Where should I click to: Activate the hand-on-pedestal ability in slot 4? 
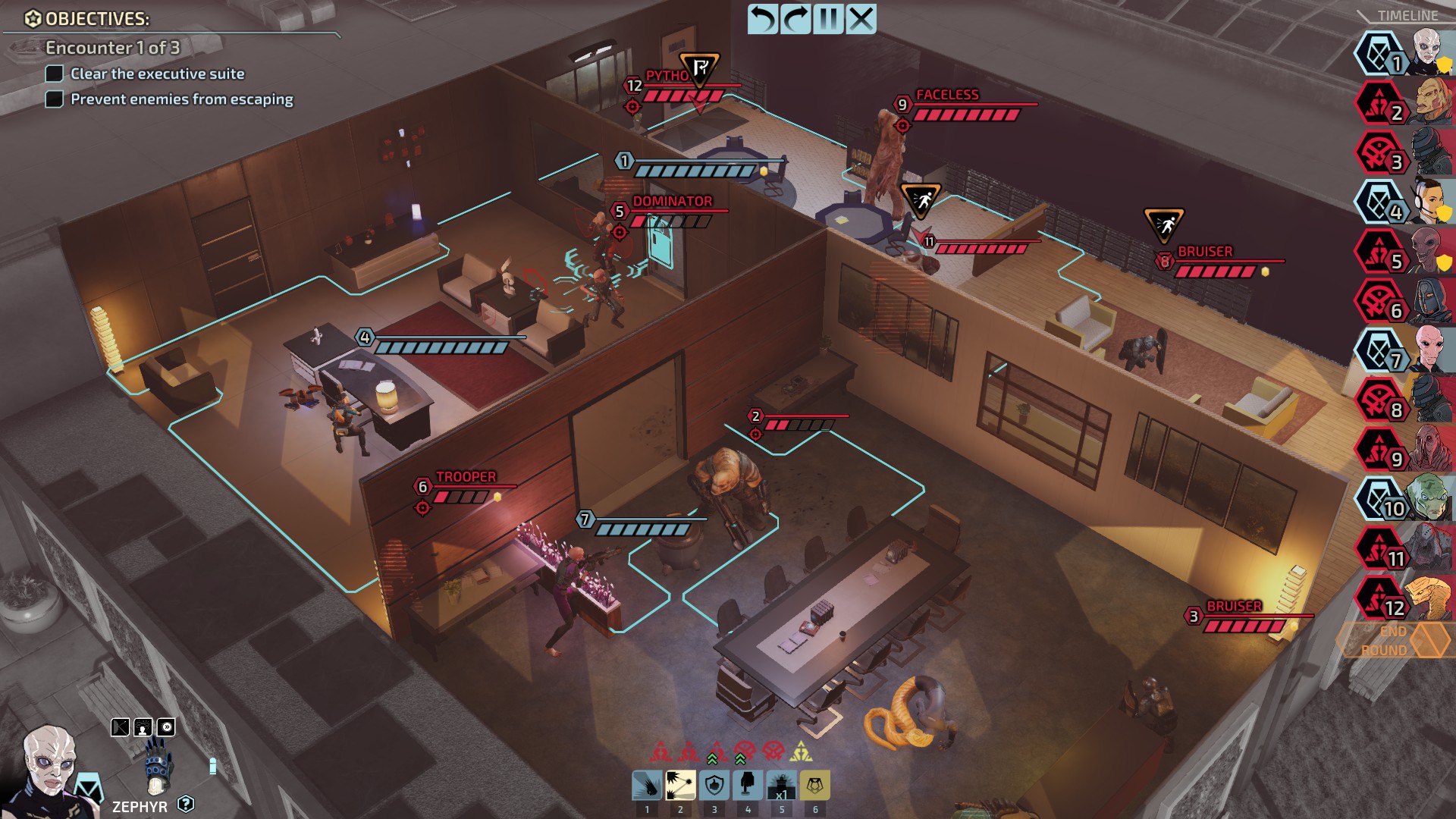click(748, 786)
